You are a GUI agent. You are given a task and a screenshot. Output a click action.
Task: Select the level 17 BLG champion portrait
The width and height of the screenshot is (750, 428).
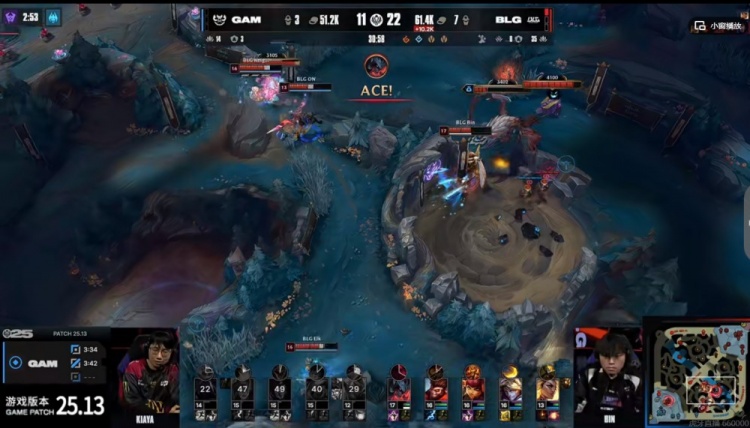pyautogui.click(x=400, y=385)
